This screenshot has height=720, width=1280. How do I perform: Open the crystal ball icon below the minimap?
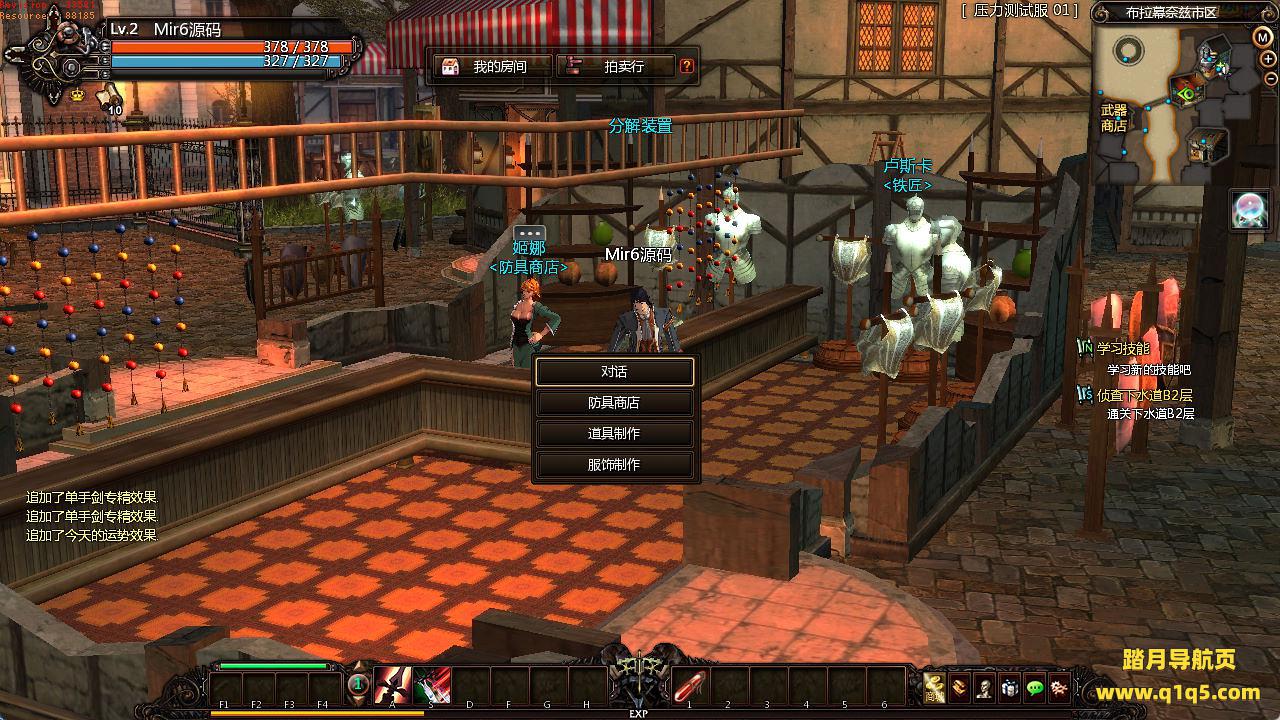(x=1249, y=209)
